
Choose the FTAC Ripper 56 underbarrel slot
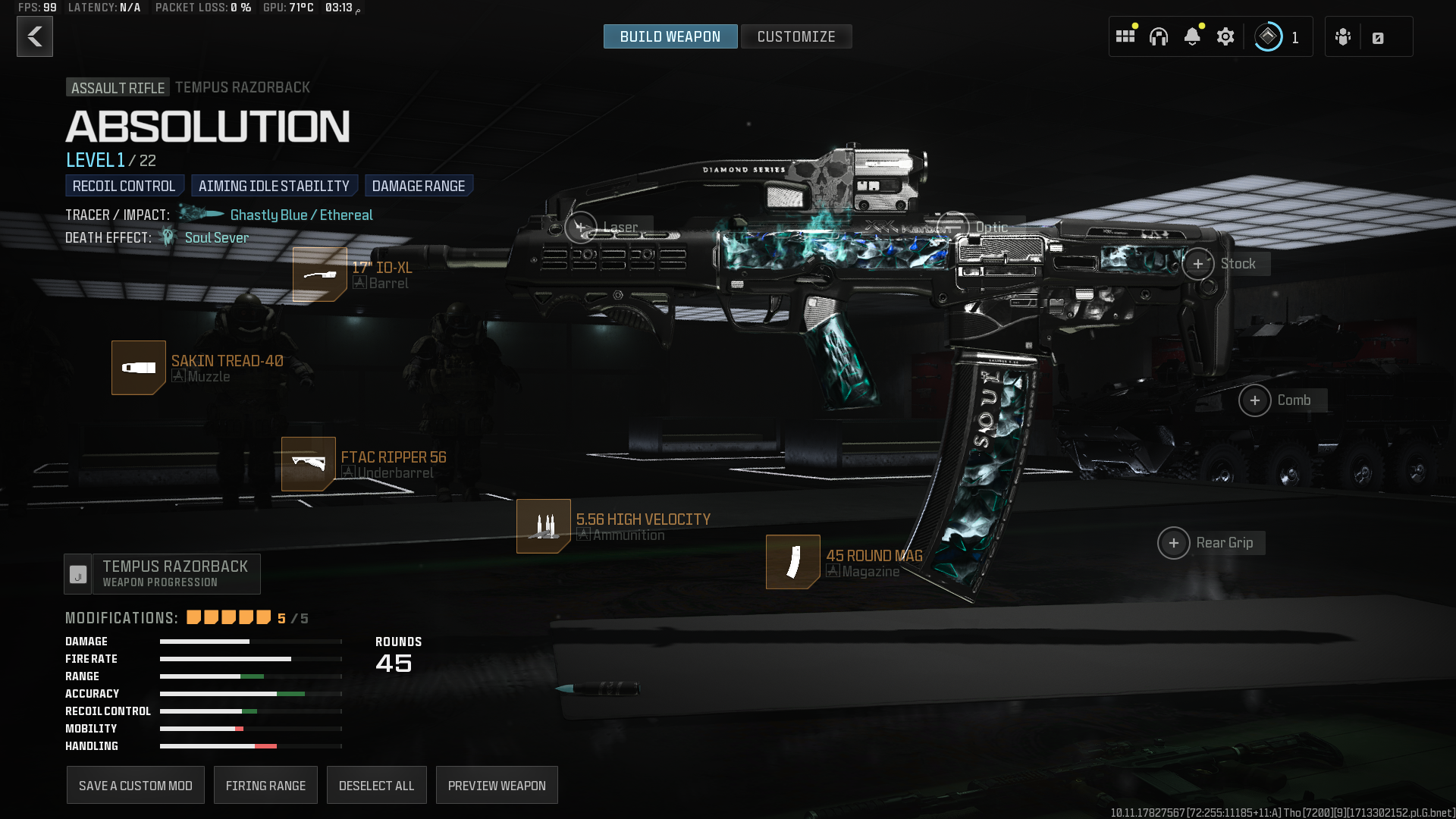pos(309,464)
